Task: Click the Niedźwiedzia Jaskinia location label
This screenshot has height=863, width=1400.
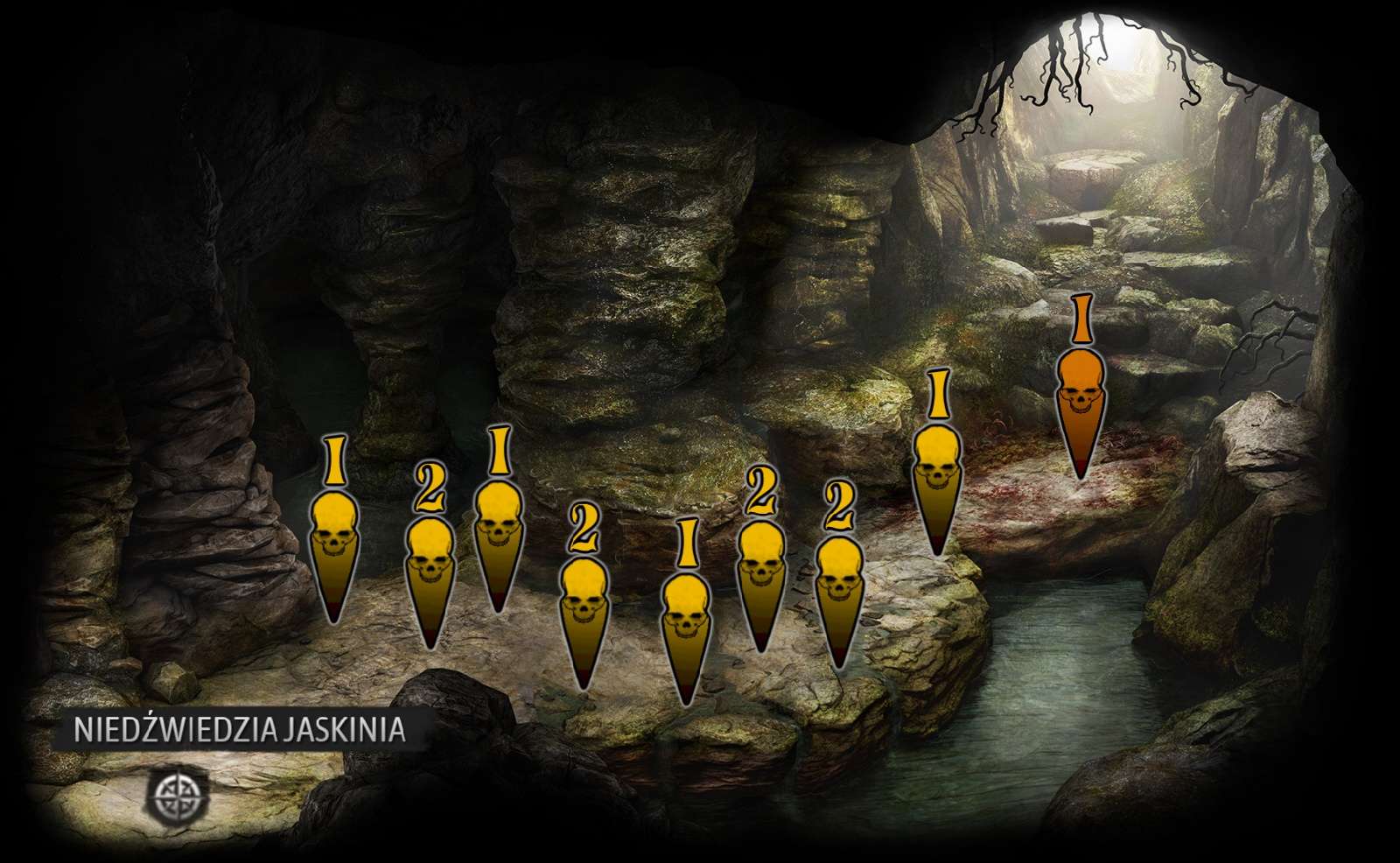Action: (x=239, y=729)
